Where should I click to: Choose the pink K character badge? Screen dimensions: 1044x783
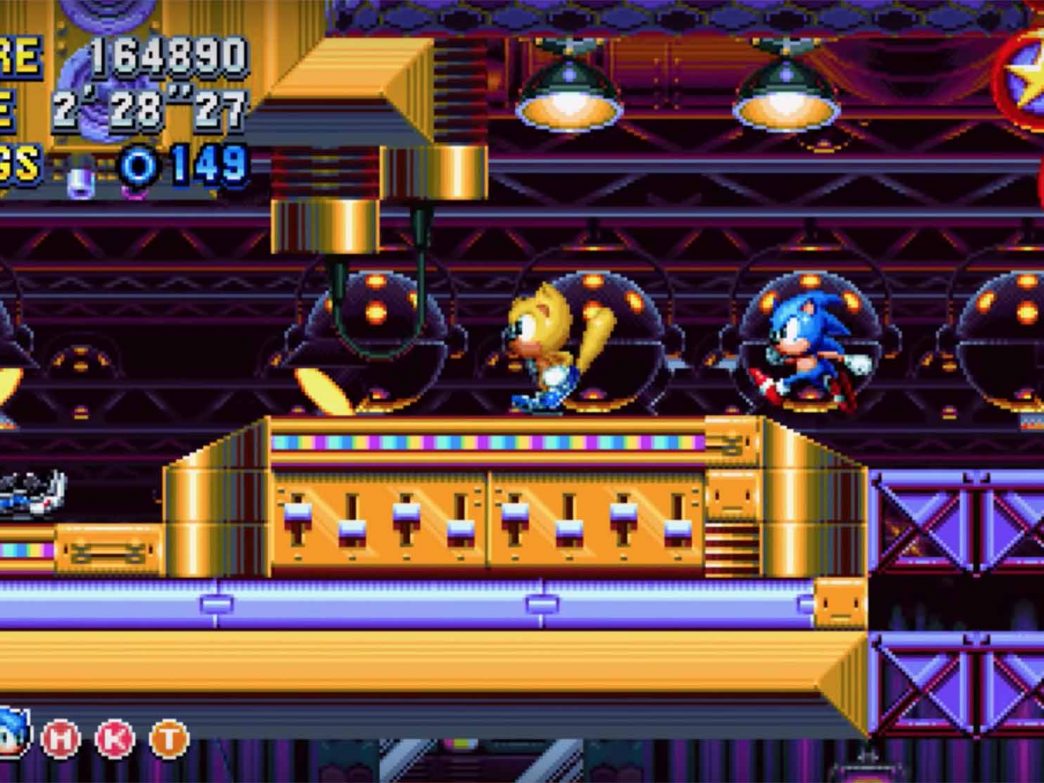tap(114, 739)
